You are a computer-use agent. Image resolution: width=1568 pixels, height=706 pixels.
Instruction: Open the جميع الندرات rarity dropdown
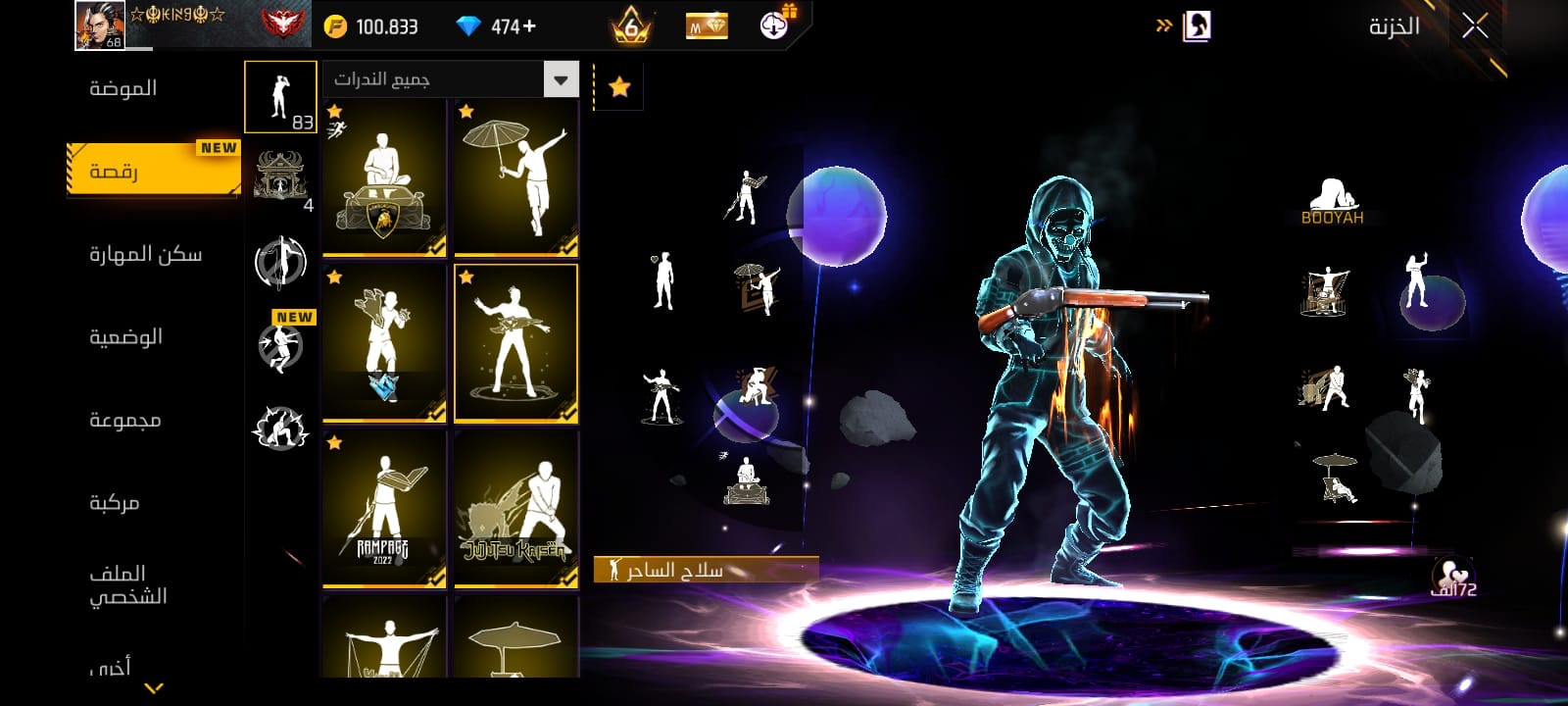coord(450,79)
